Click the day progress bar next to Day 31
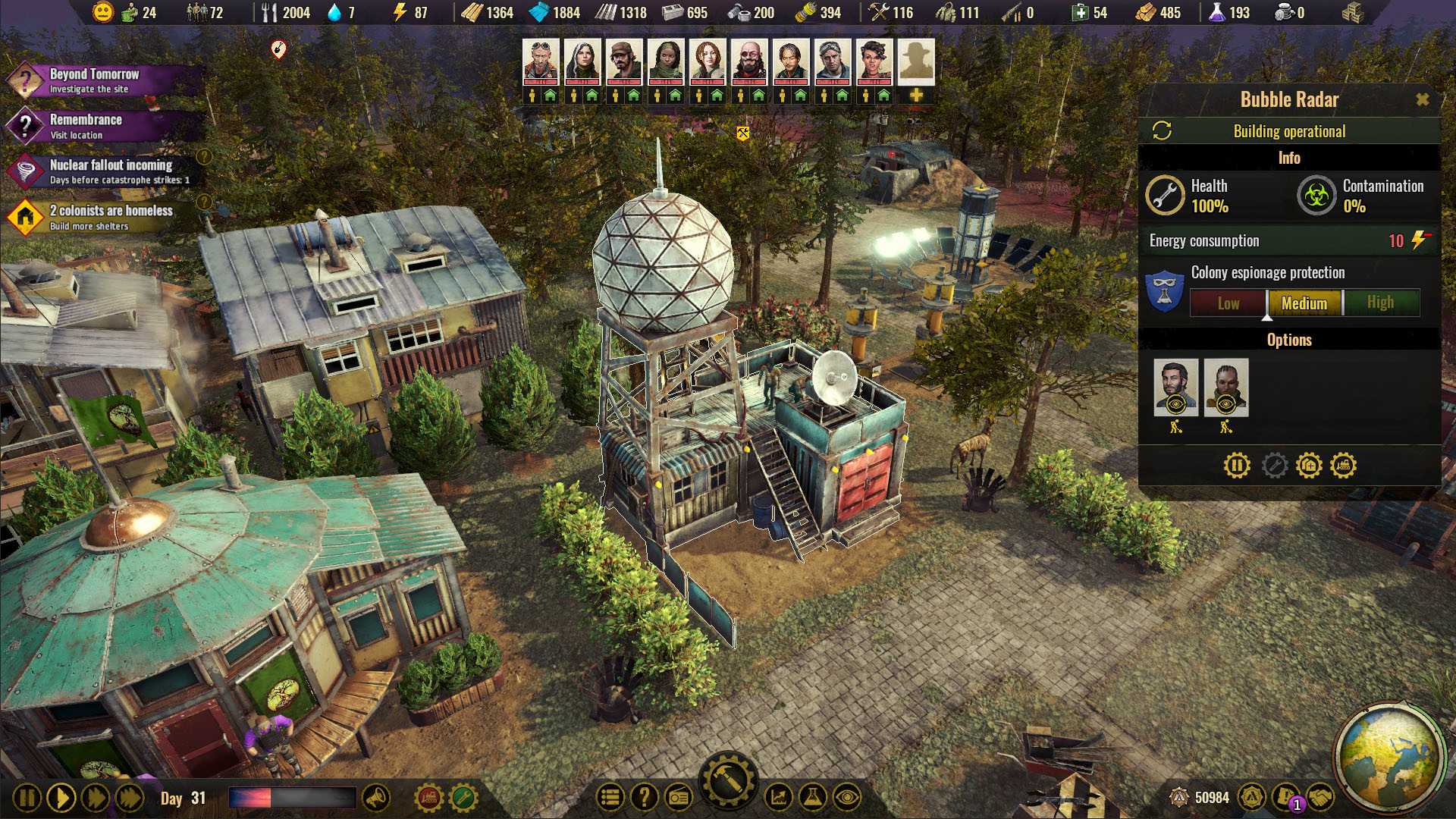The height and width of the screenshot is (819, 1456). pyautogui.click(x=292, y=796)
